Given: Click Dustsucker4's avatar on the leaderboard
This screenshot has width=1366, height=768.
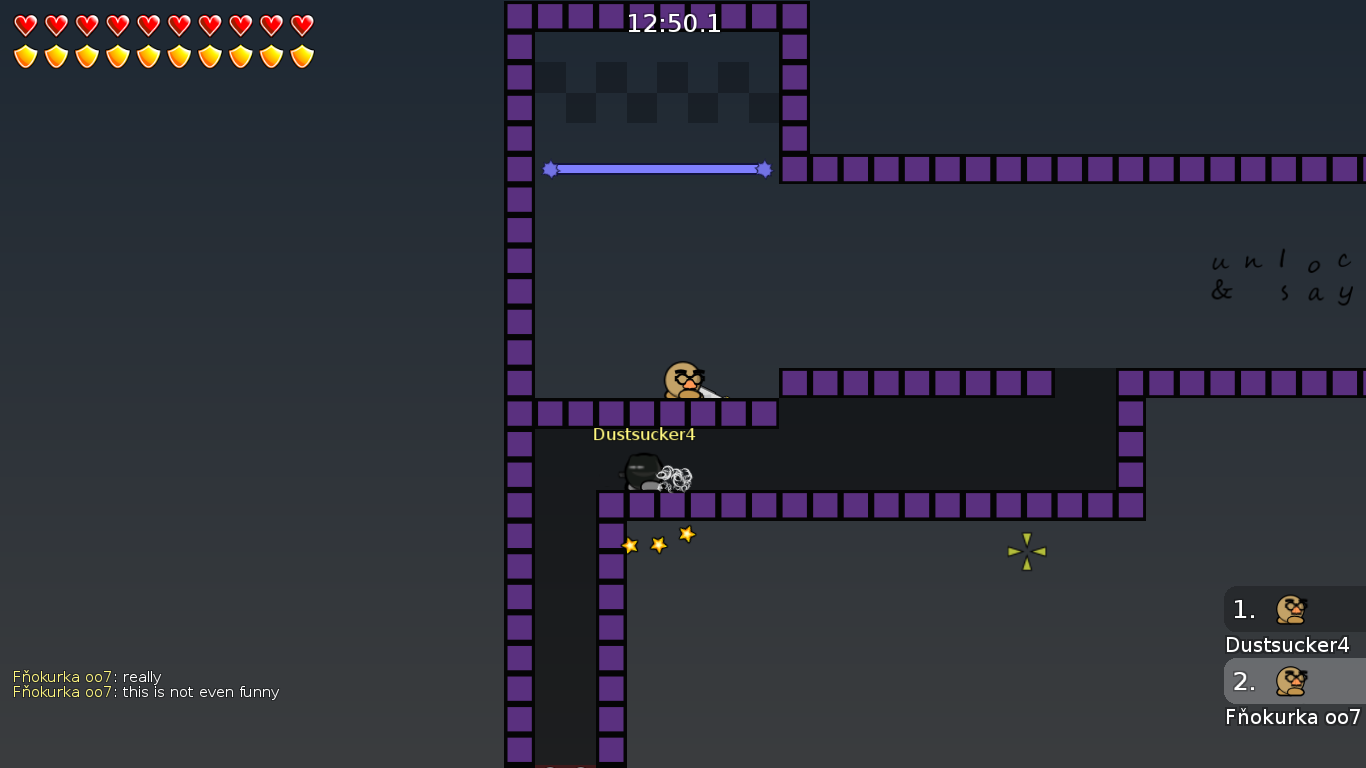Looking at the screenshot, I should tap(1289, 609).
